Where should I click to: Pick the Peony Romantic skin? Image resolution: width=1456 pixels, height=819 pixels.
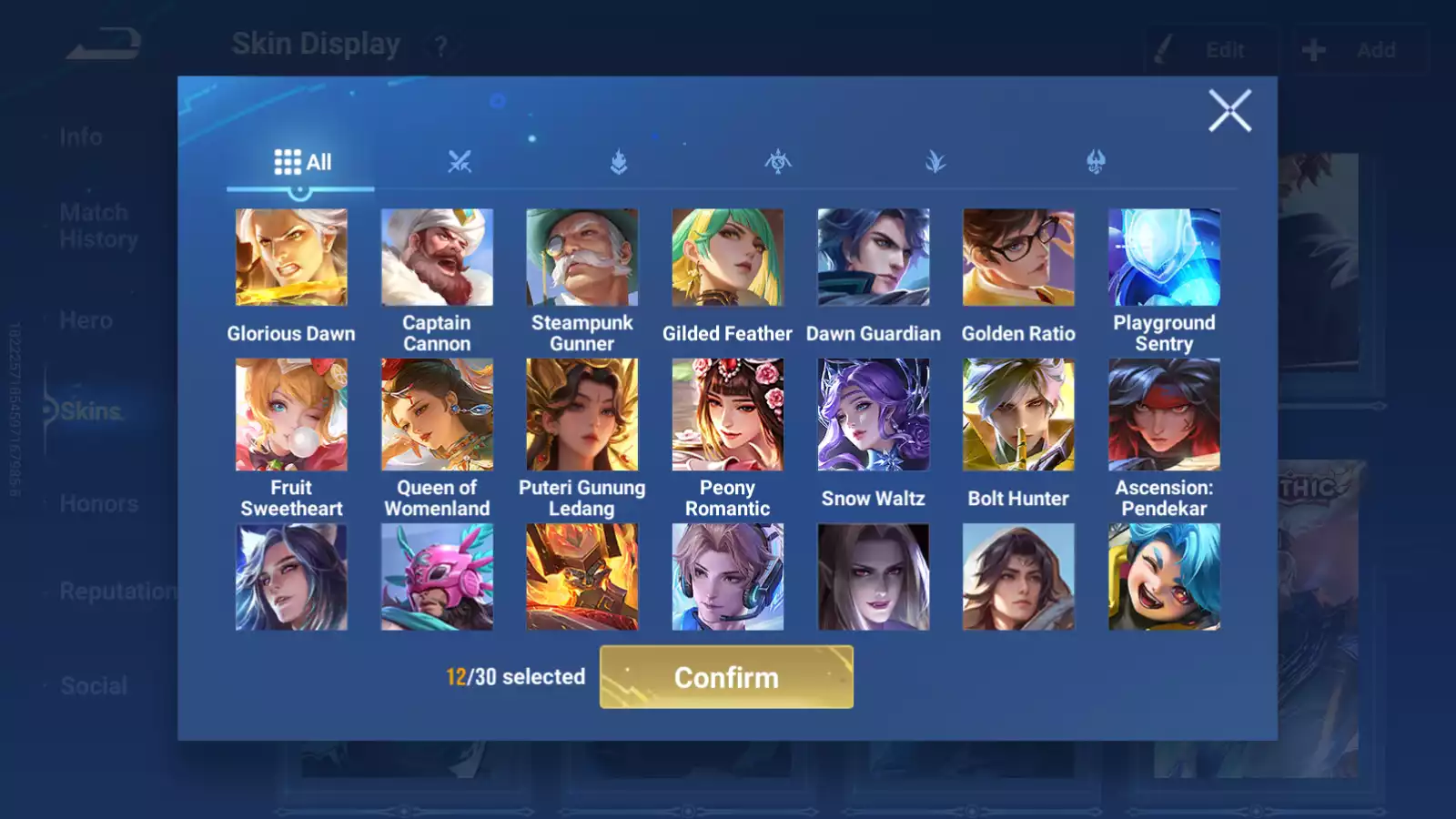click(727, 415)
